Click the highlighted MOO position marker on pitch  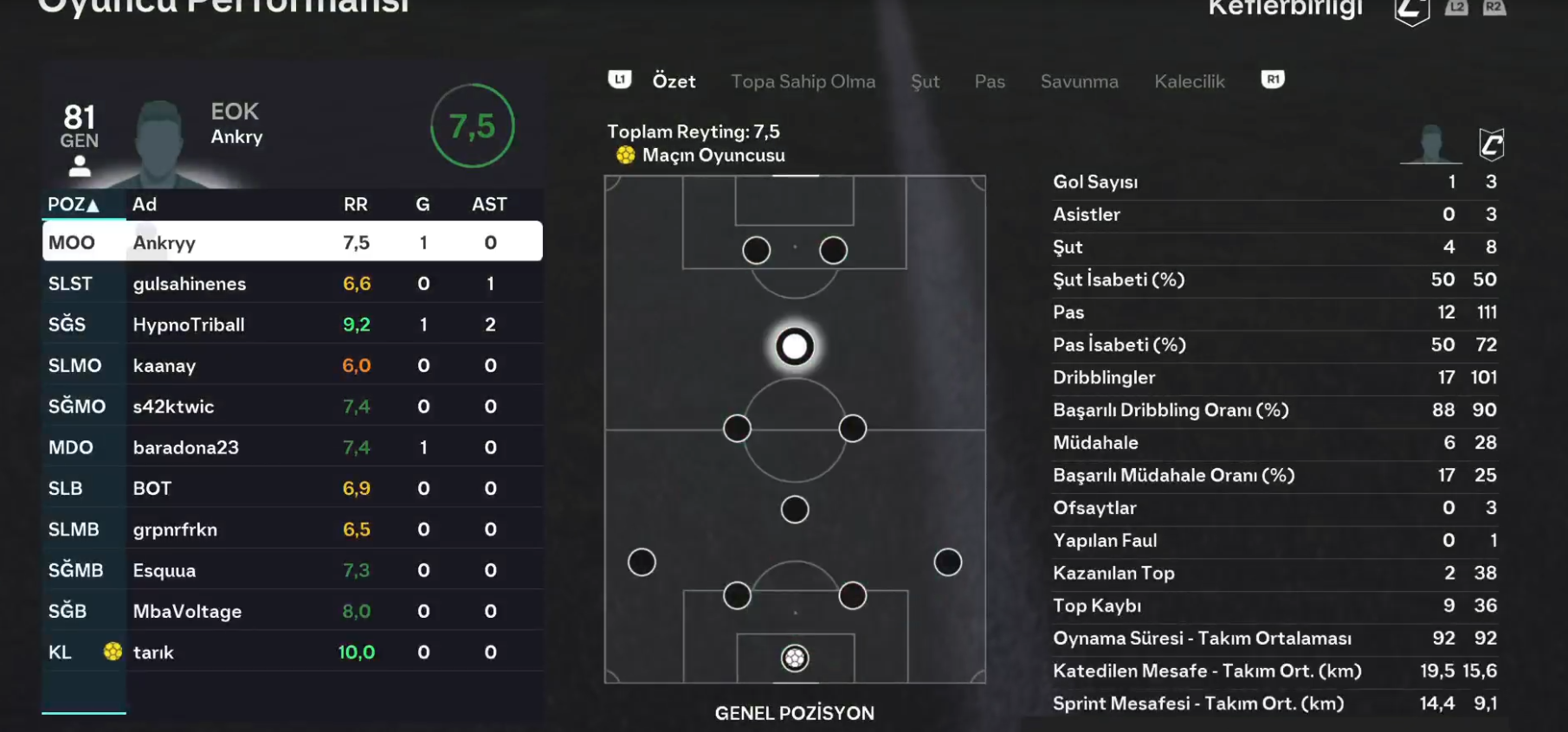[x=794, y=347]
